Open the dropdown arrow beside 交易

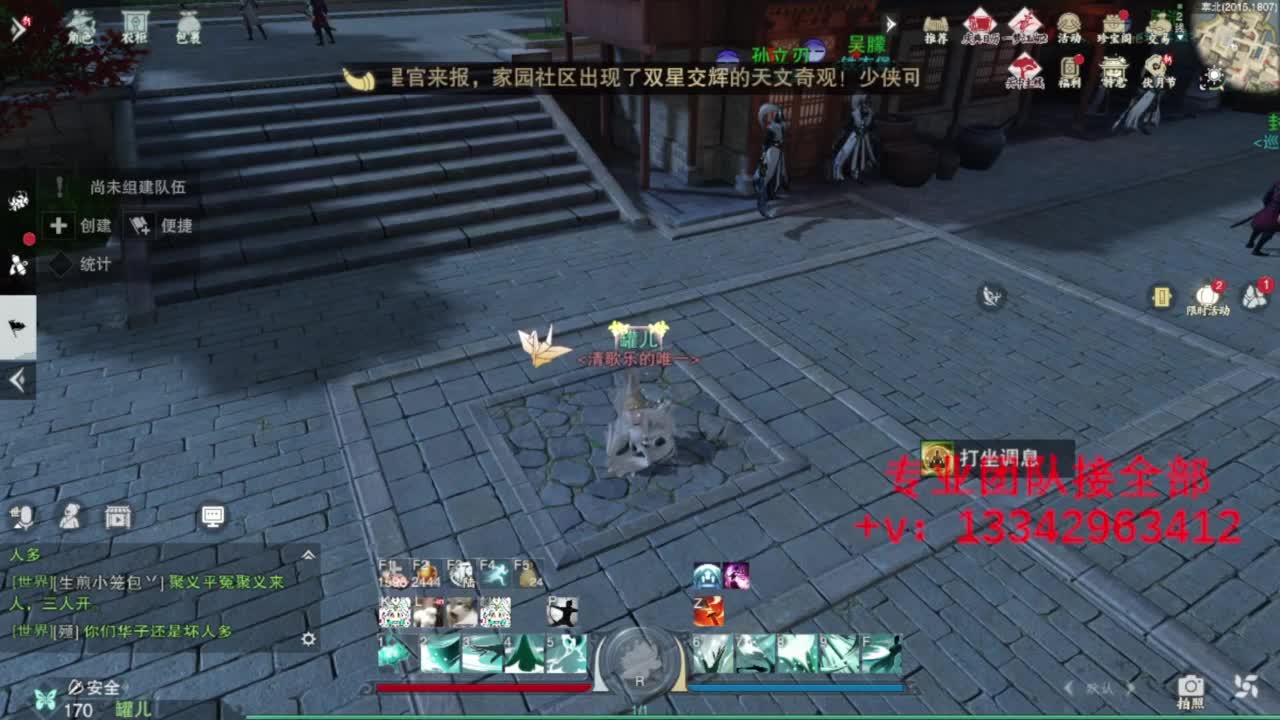(1179, 39)
